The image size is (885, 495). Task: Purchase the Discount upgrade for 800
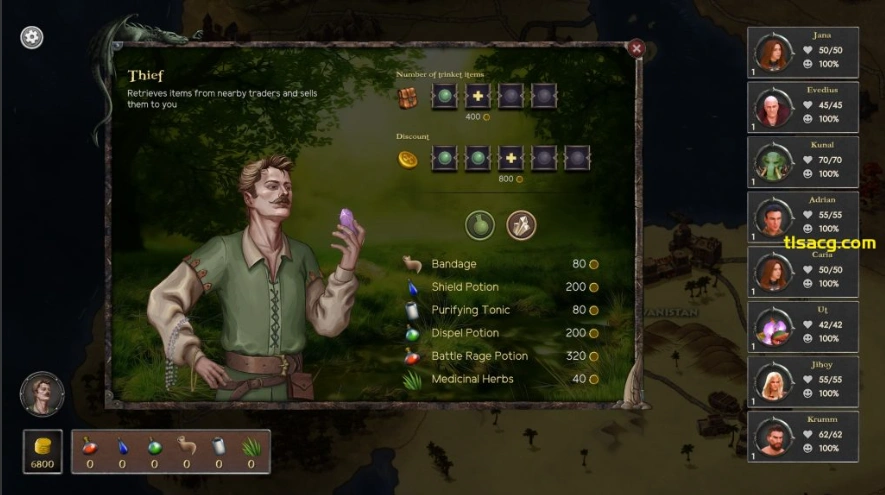tap(511, 158)
